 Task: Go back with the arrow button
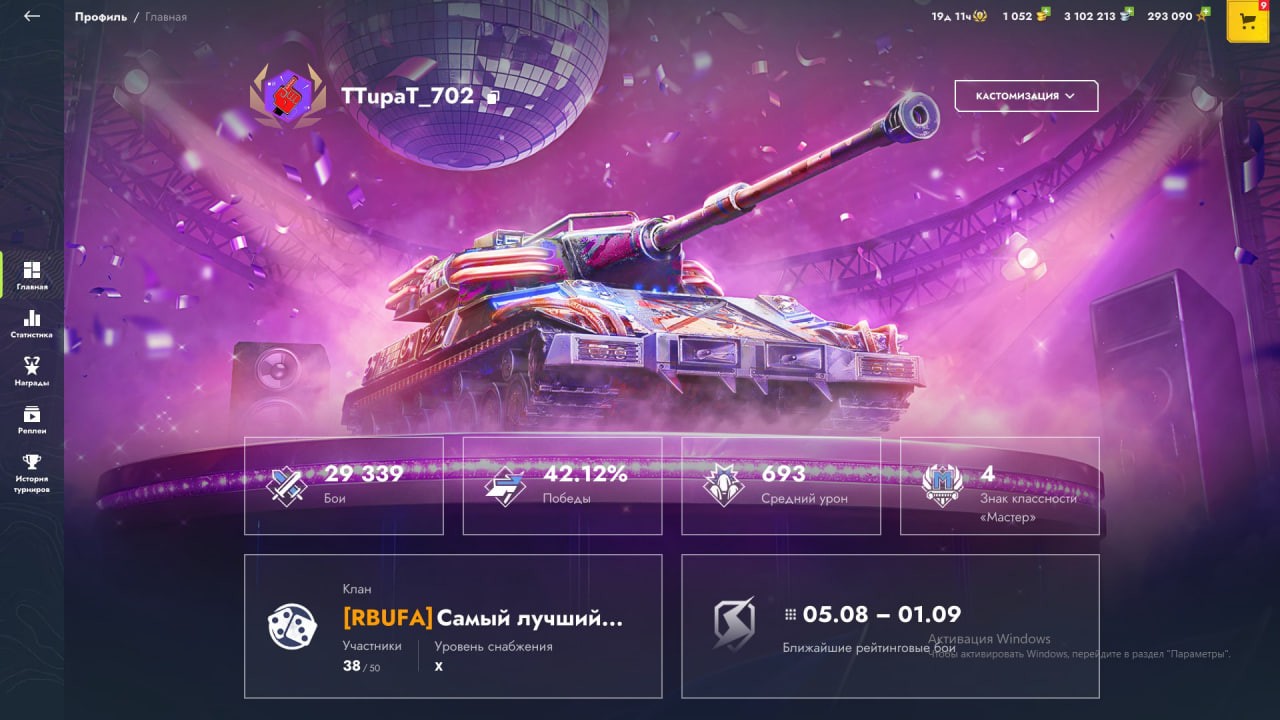click(x=32, y=16)
